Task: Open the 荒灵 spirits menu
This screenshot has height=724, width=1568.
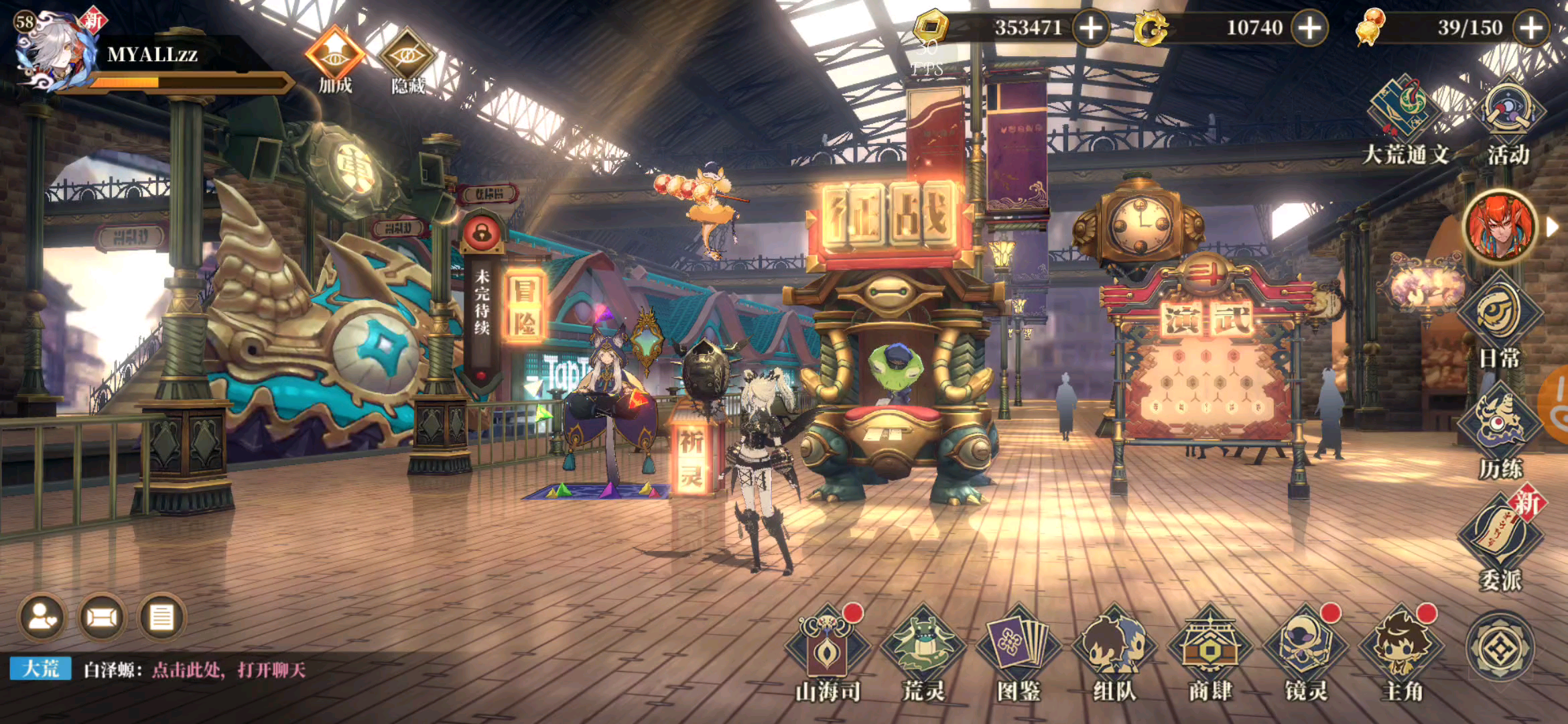Action: pyautogui.click(x=923, y=652)
